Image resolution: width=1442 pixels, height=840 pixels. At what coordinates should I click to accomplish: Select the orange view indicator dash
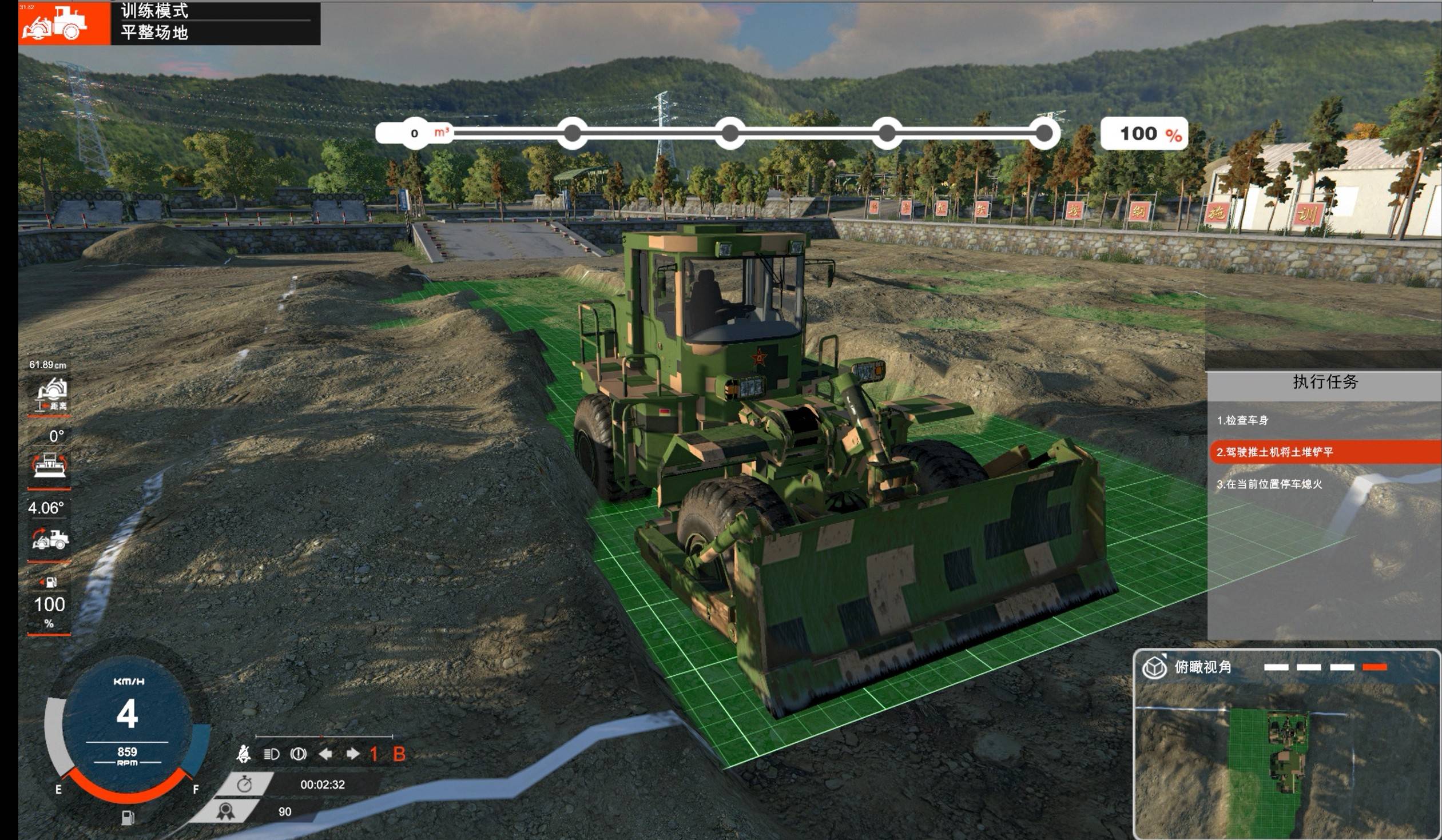click(1375, 667)
